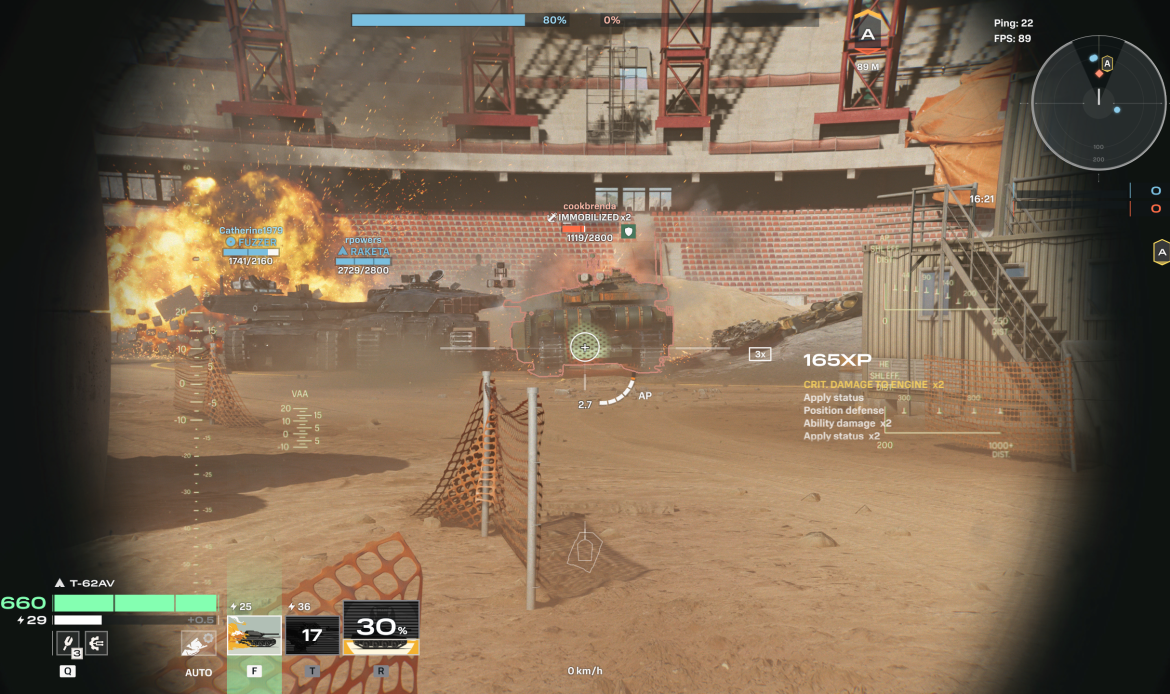Select the 3x zoom indicator
Image resolution: width=1170 pixels, height=694 pixels.
coord(760,354)
